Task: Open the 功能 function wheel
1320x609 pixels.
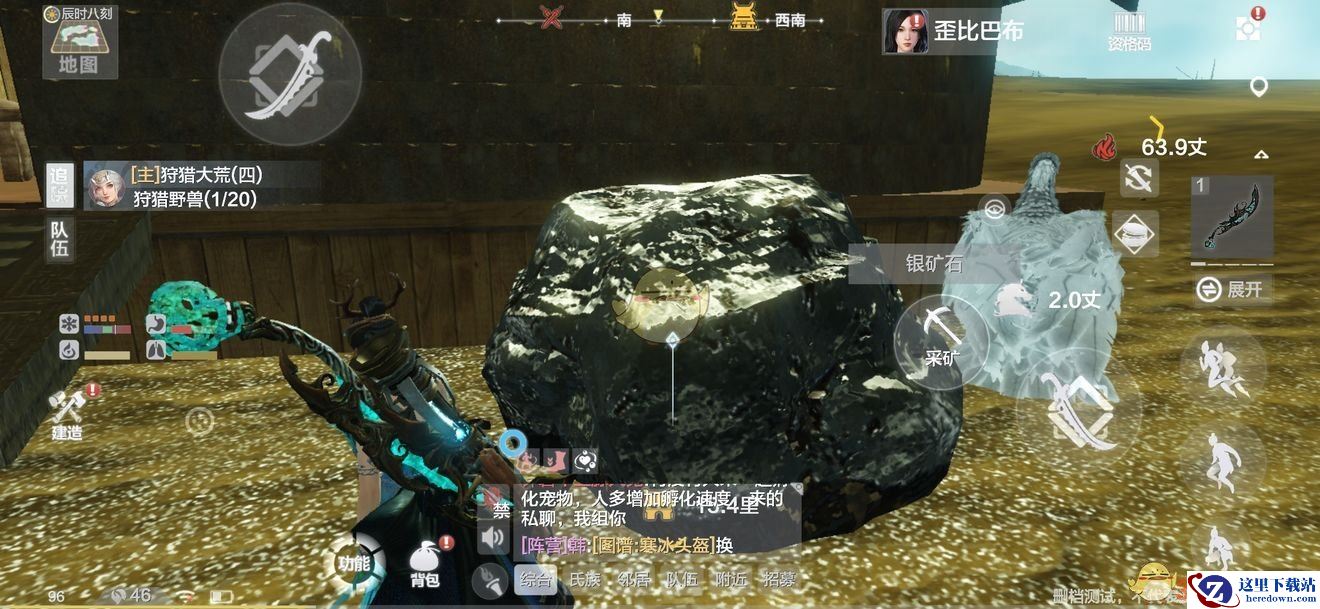Action: (355, 562)
